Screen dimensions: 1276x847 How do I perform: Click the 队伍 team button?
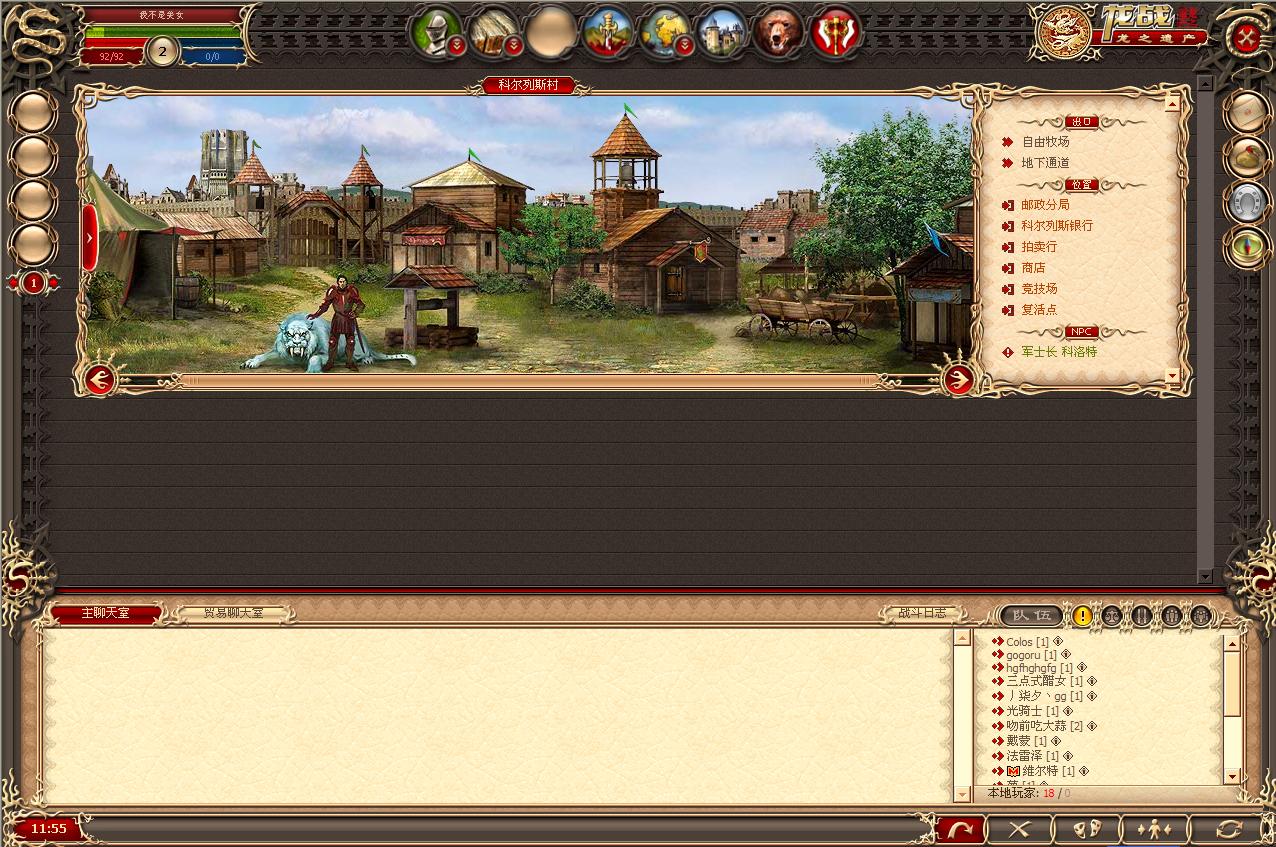[x=1031, y=616]
